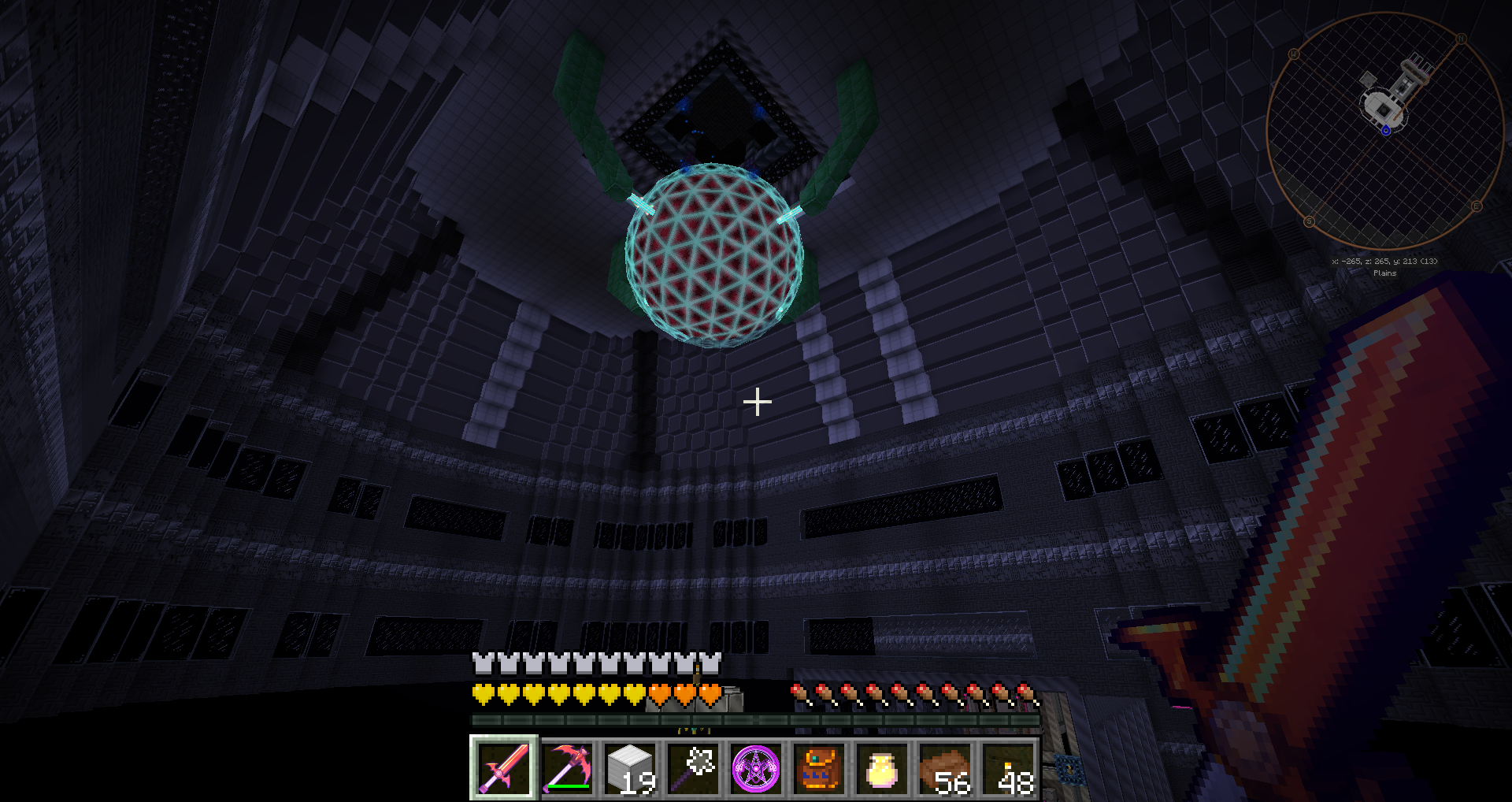Select the torch stack of 48
The image size is (1512, 802).
click(1008, 768)
